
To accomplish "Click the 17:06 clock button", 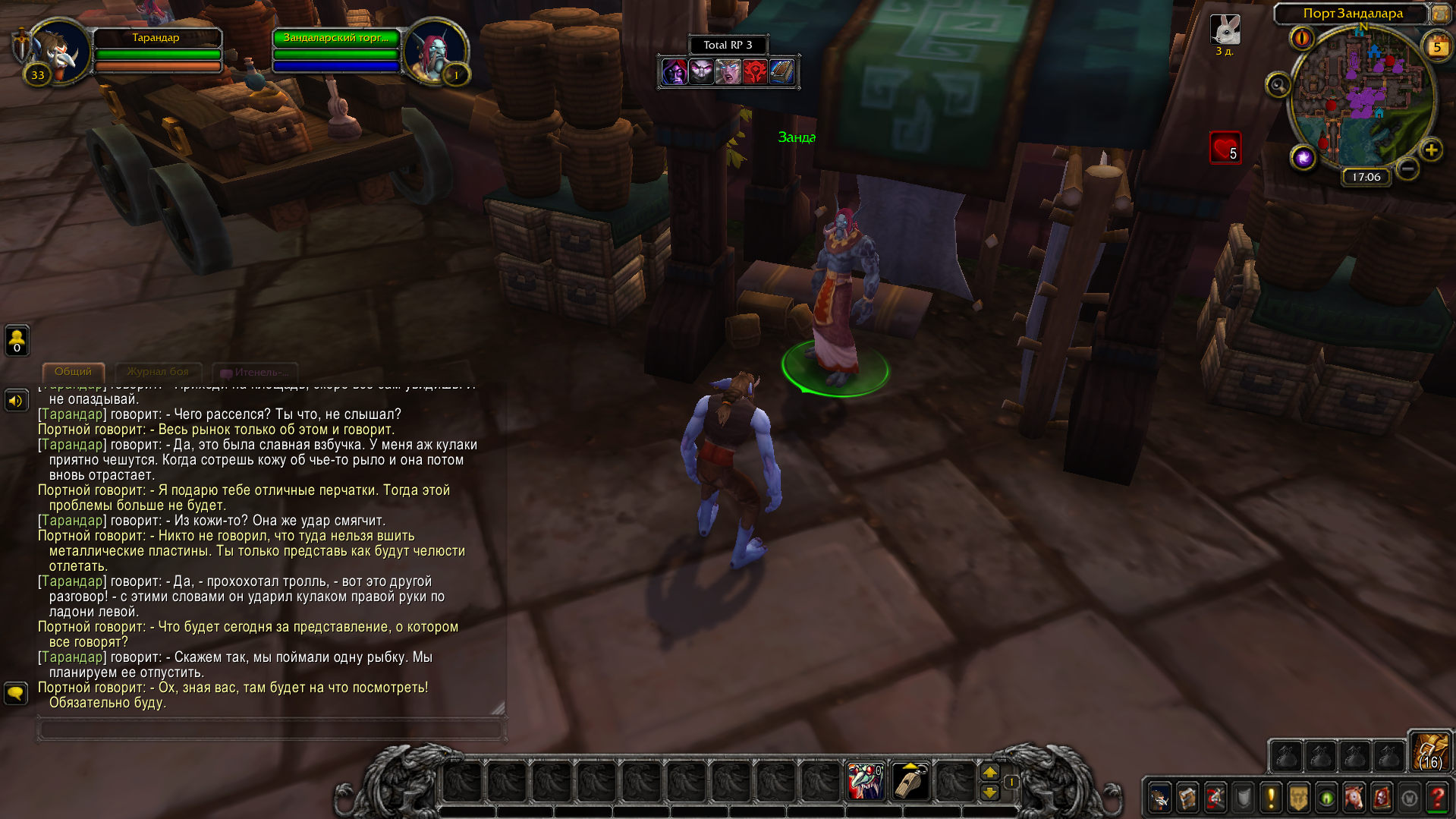I will coord(1366,177).
